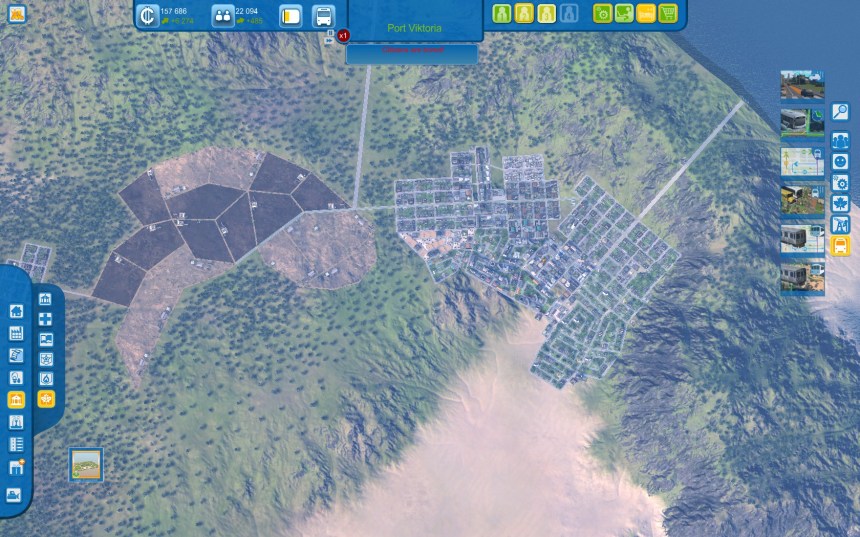Choose the fire services flame subcategory
Viewport: 860px width, 537px height.
(x=45, y=379)
